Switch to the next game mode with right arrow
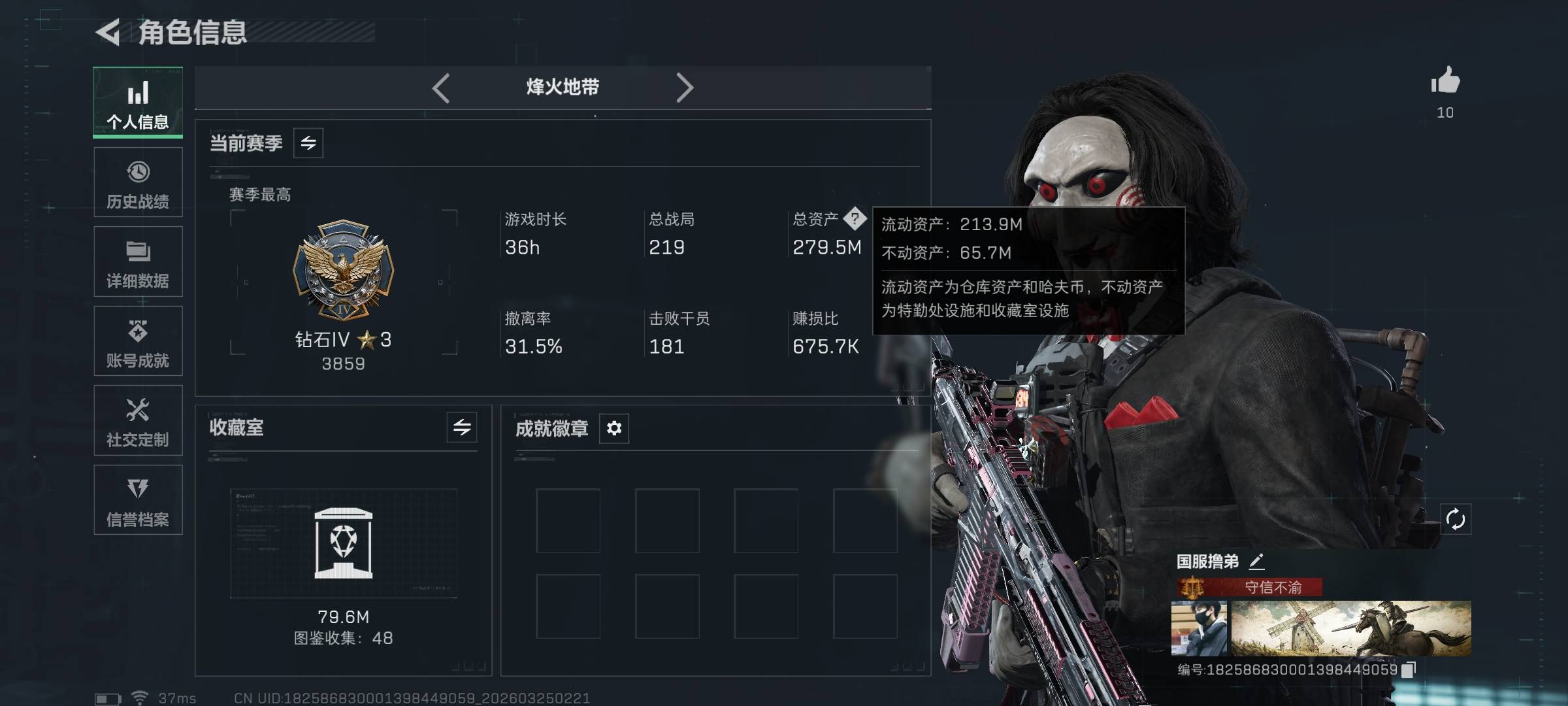The width and height of the screenshot is (1568, 706). [684, 88]
